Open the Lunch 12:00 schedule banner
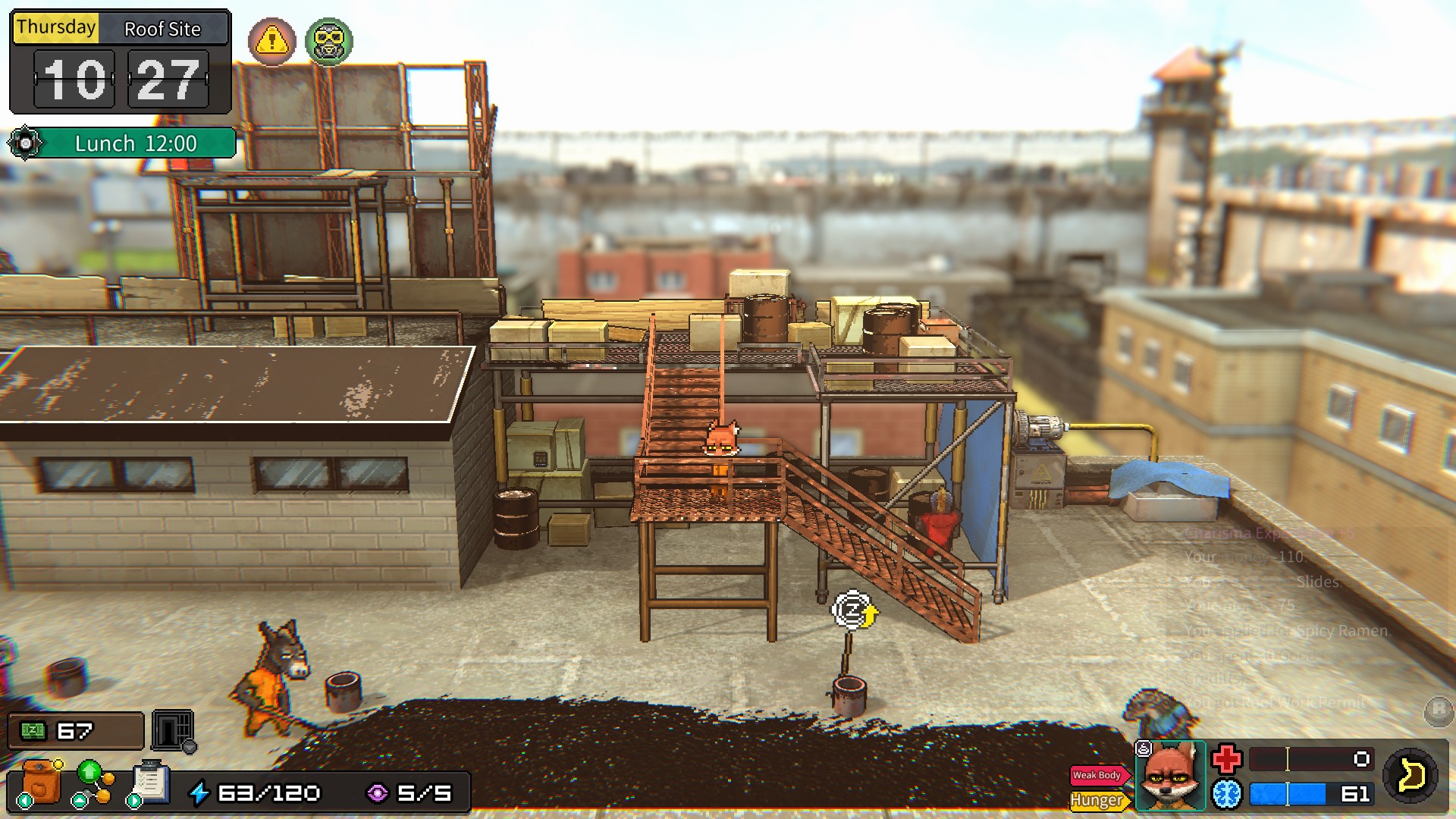1456x819 pixels. click(x=135, y=143)
